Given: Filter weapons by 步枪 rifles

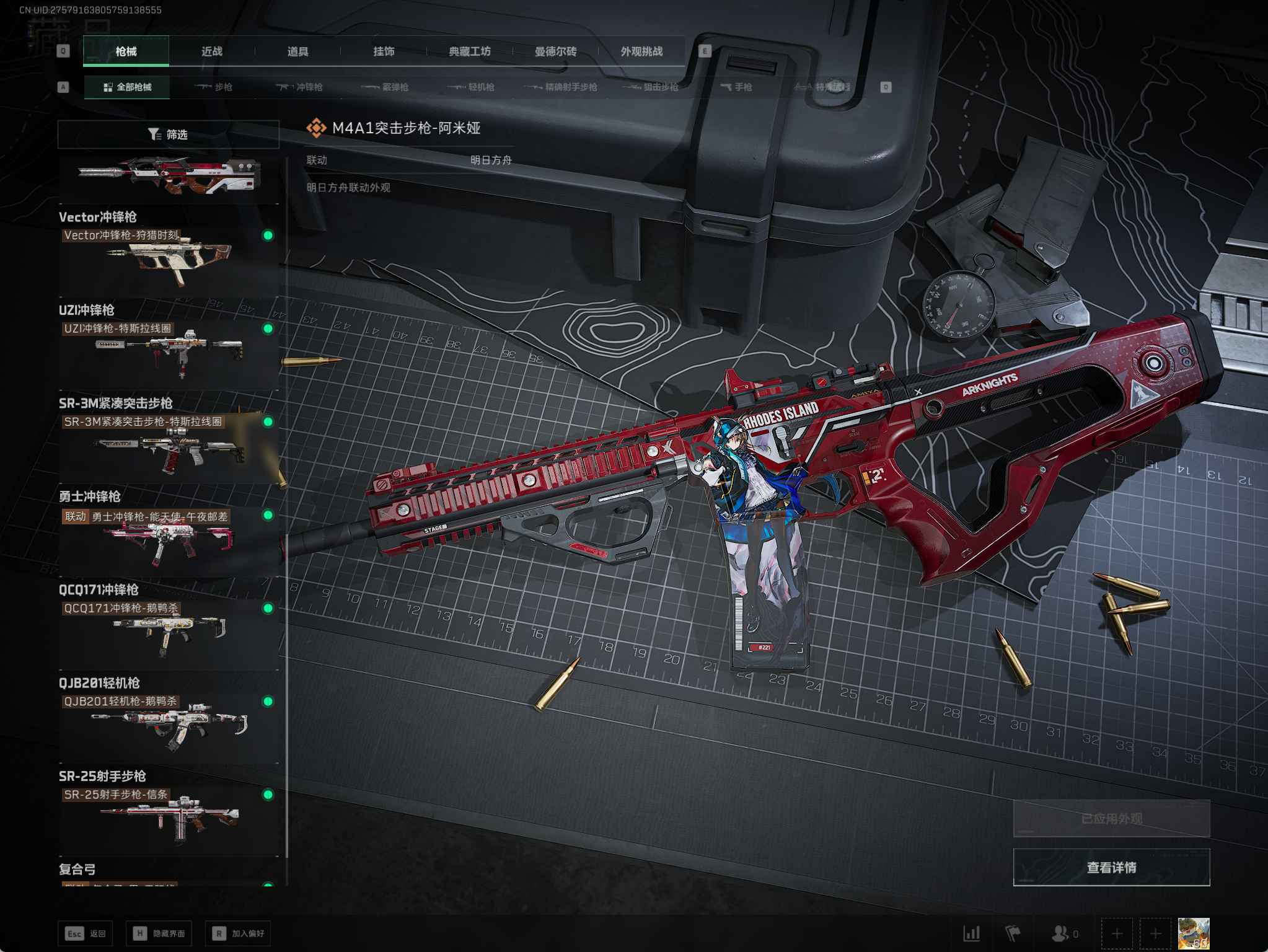Looking at the screenshot, I should click(x=214, y=87).
